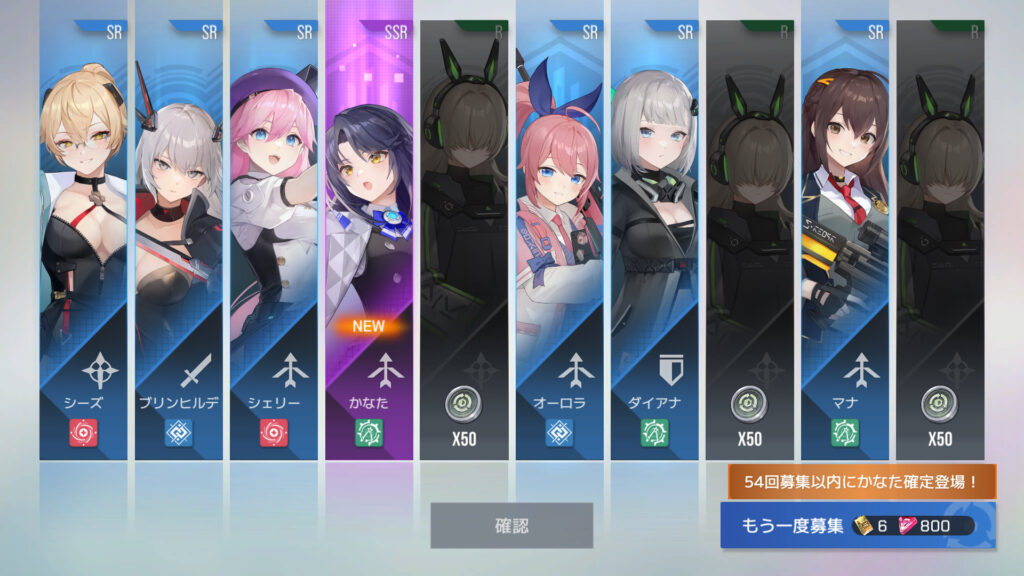View the new SSR かなた card
Viewport: 1024px width, 576px height.
pyautogui.click(x=369, y=240)
